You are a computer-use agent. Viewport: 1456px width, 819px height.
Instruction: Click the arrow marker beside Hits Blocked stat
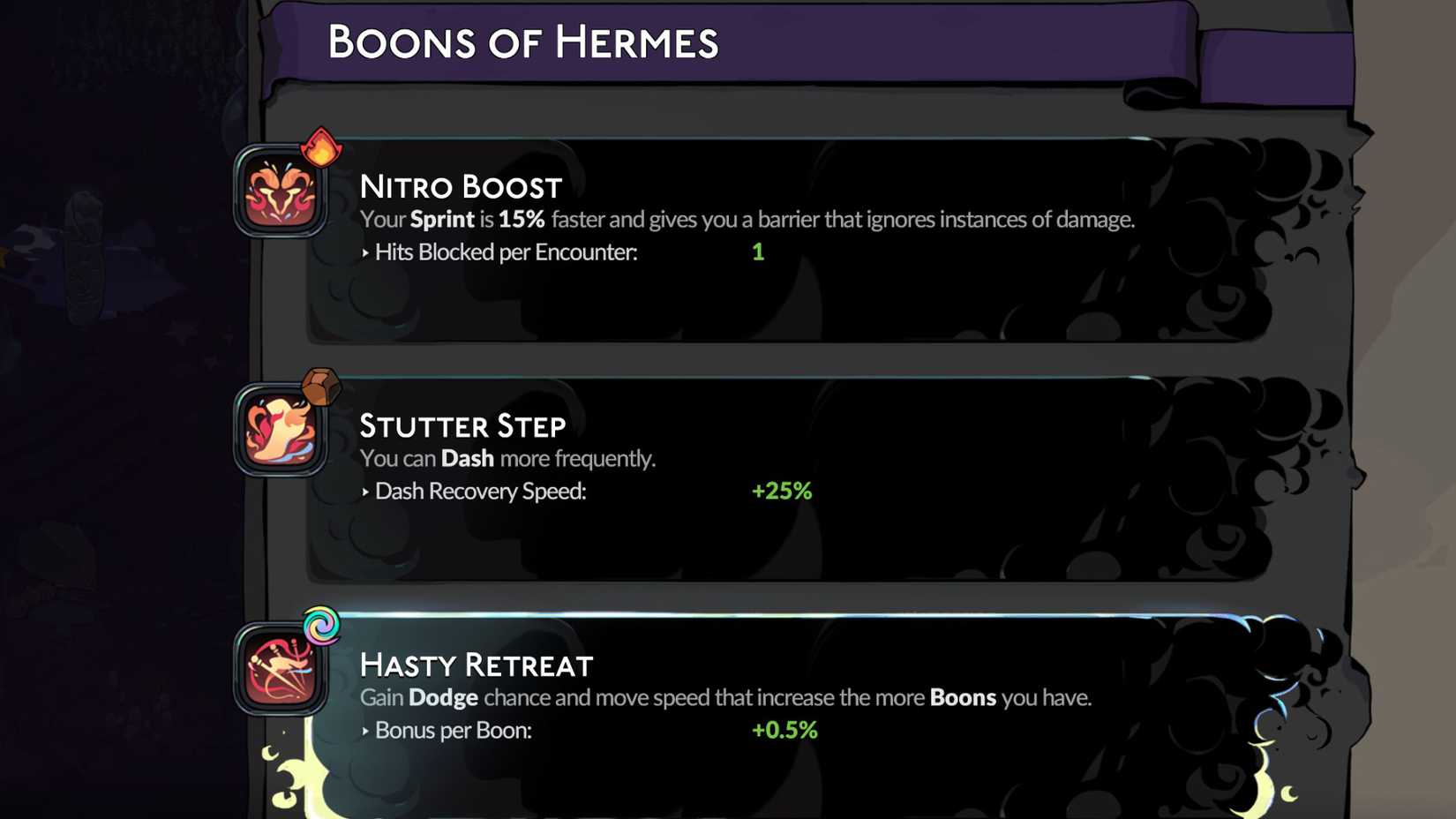point(364,252)
